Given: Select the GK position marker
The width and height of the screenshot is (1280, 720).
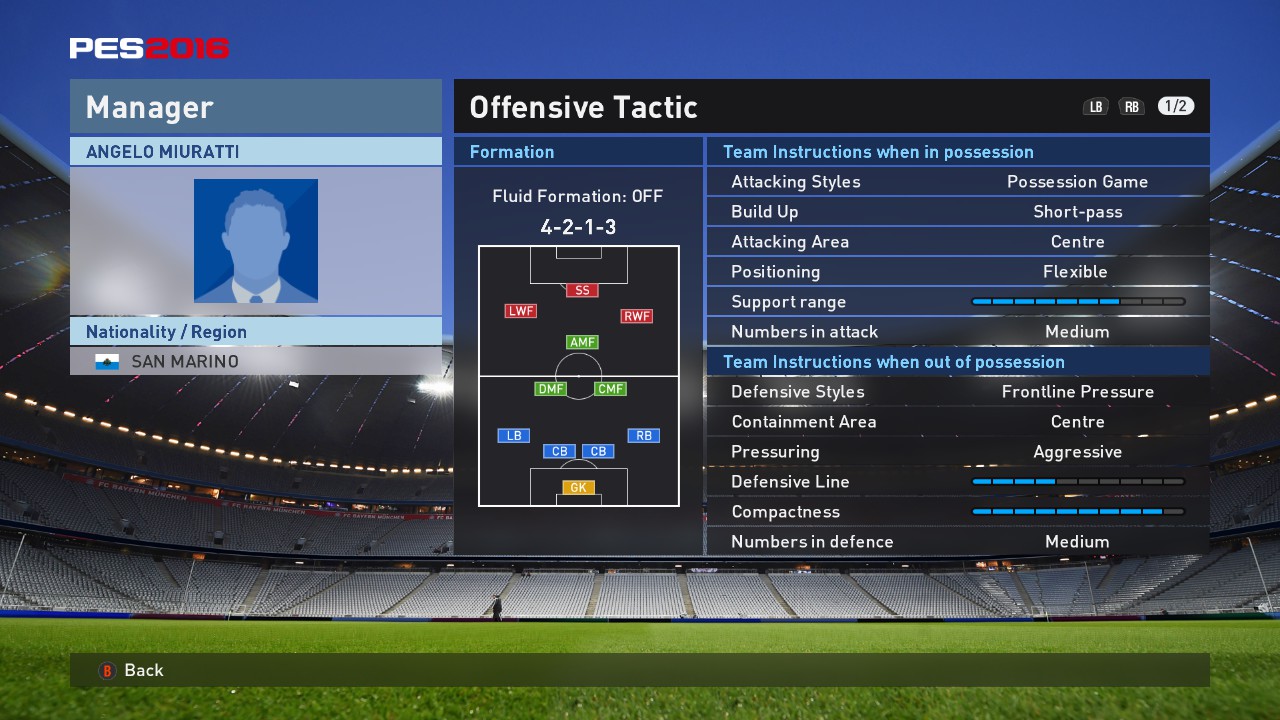Looking at the screenshot, I should (x=578, y=488).
